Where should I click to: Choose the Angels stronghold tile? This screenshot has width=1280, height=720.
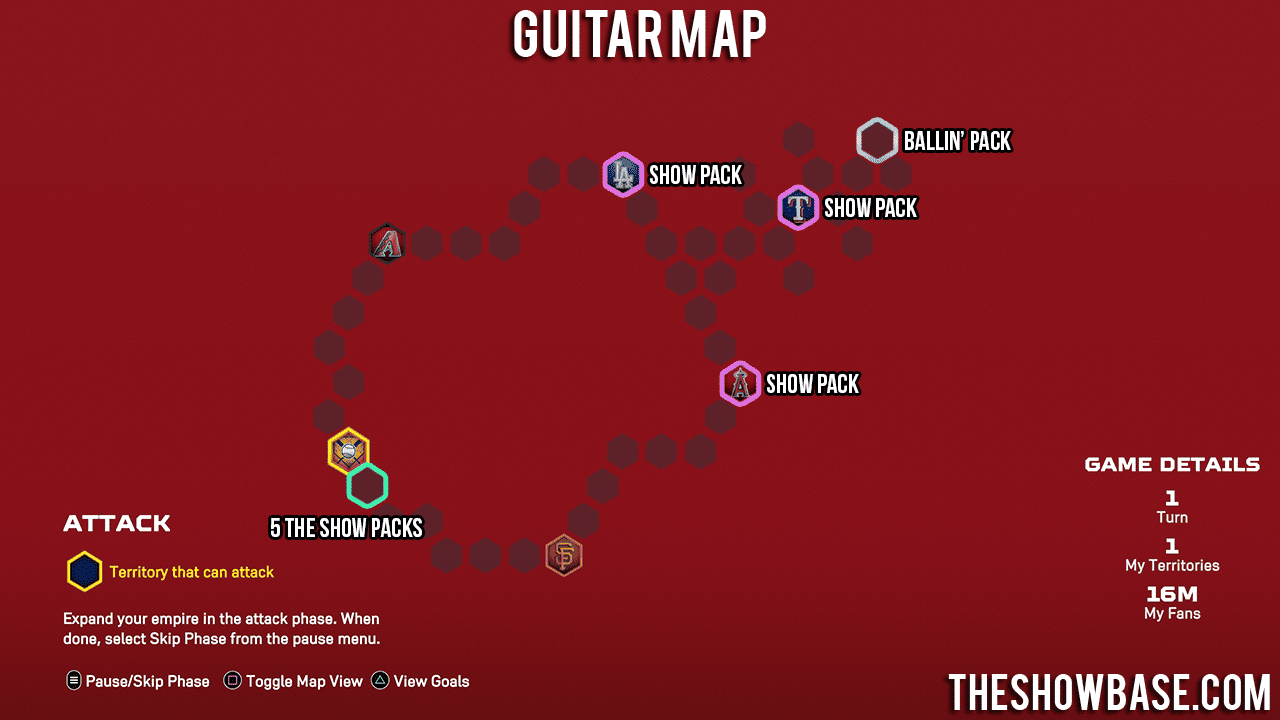click(740, 384)
